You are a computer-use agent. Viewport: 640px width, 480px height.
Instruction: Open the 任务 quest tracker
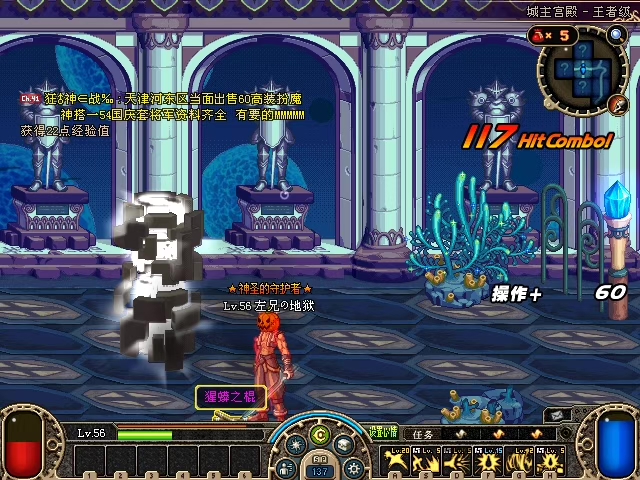(424, 435)
